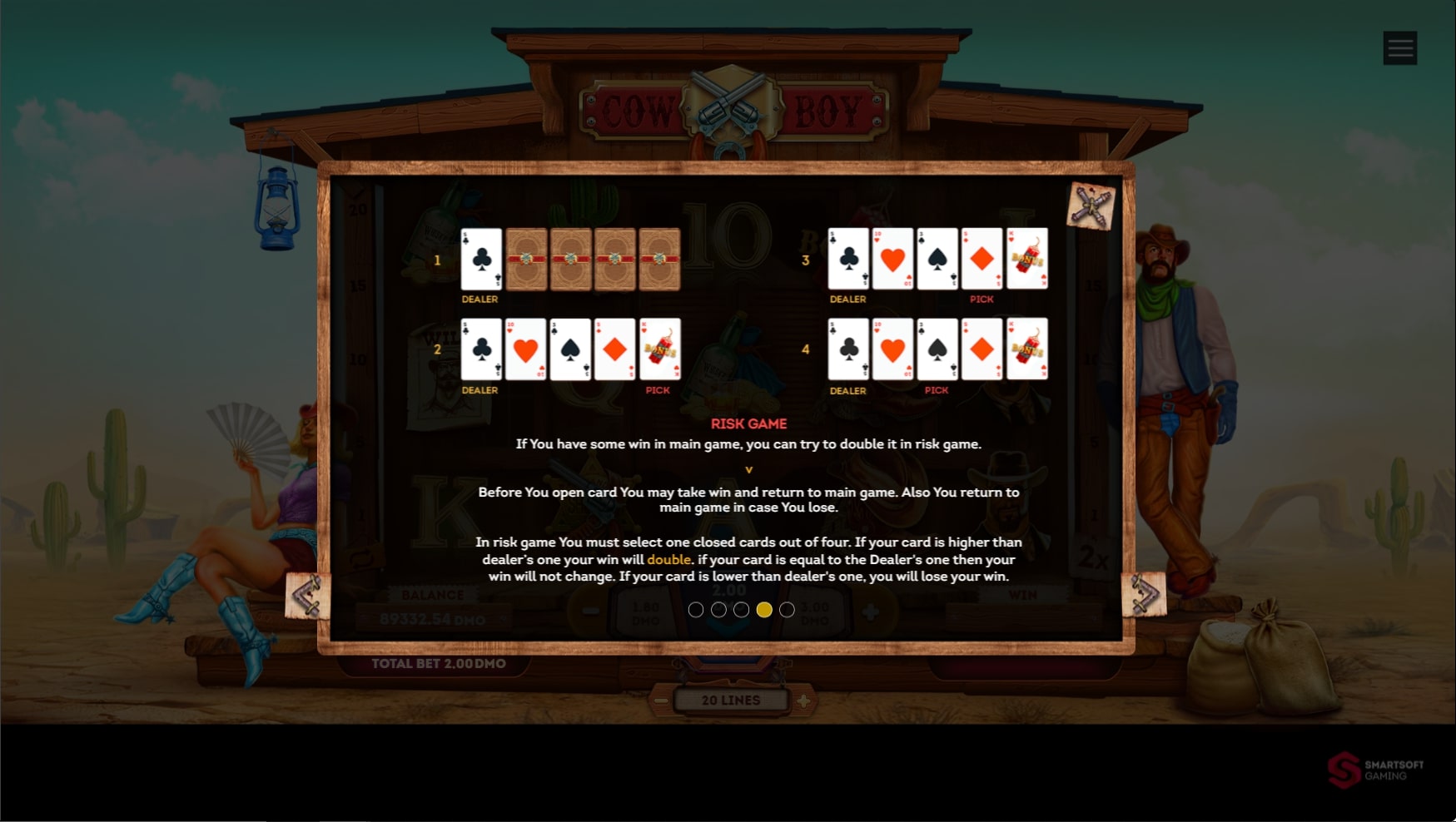This screenshot has height=822, width=1456.
Task: Click the TOTAL BET 2.00 DMO label
Action: tap(439, 663)
